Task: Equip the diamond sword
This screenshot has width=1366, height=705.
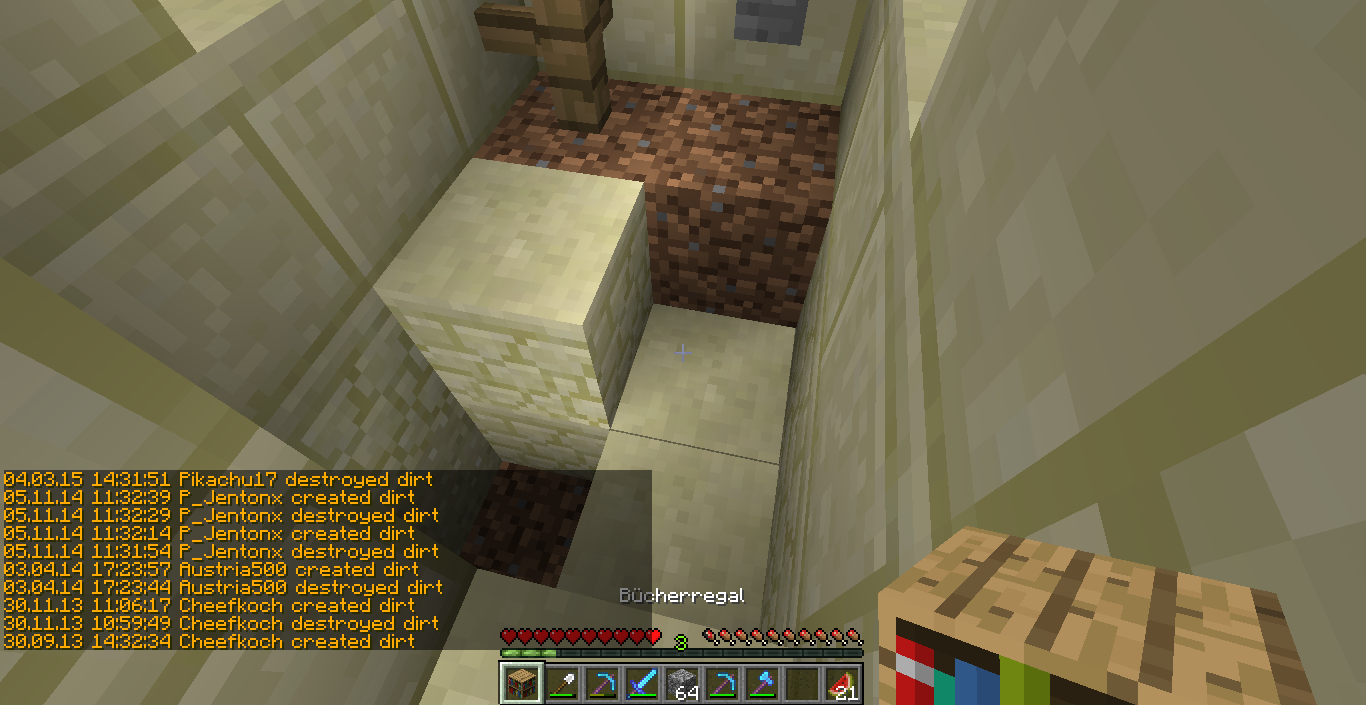Action: click(x=641, y=683)
